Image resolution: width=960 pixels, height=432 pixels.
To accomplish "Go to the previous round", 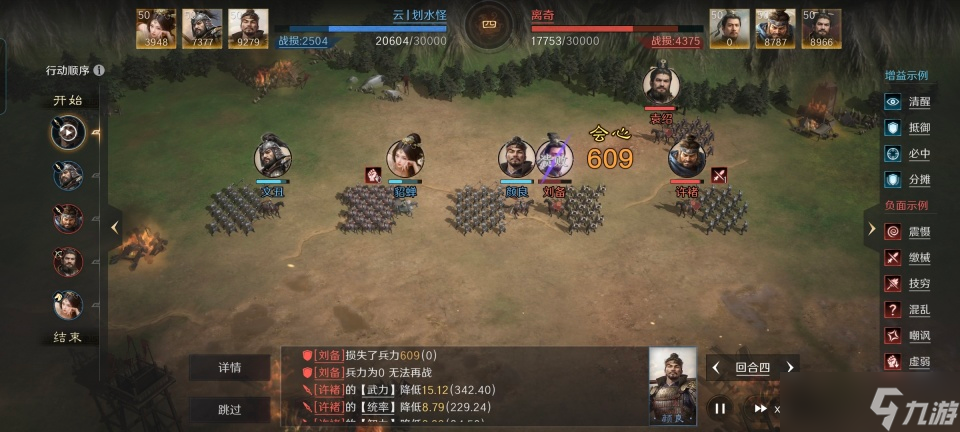I will (716, 368).
